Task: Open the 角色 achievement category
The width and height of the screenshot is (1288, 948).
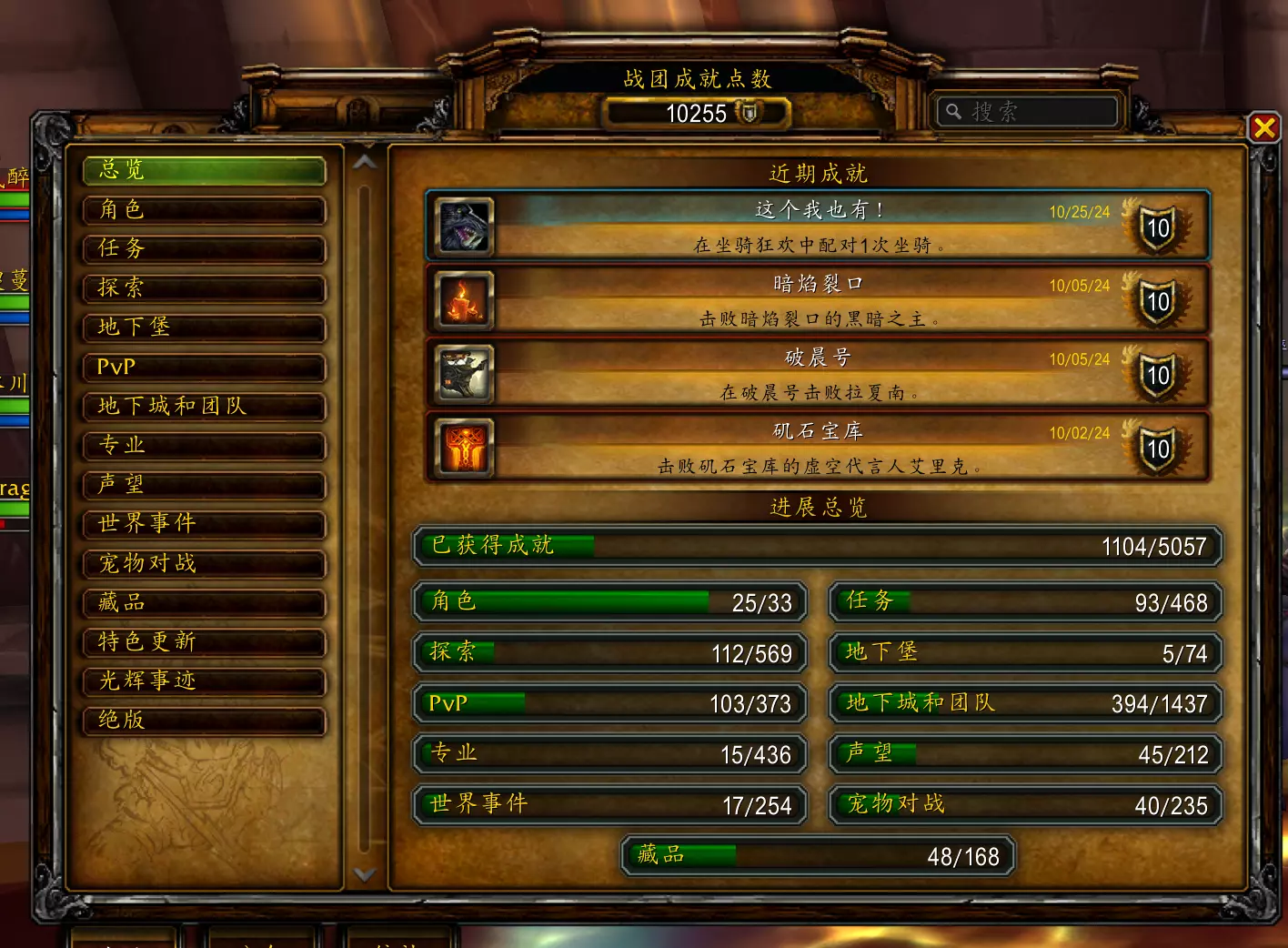Action: 204,209
